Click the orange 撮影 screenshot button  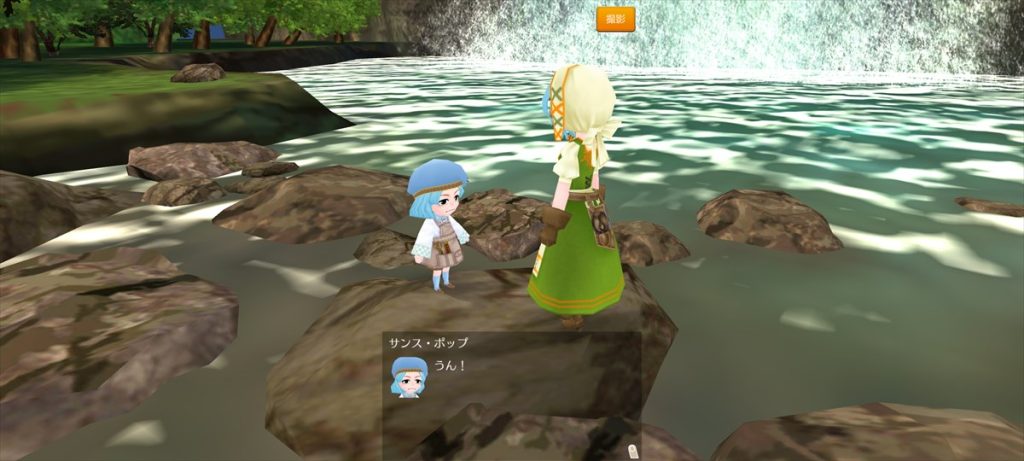coord(616,19)
